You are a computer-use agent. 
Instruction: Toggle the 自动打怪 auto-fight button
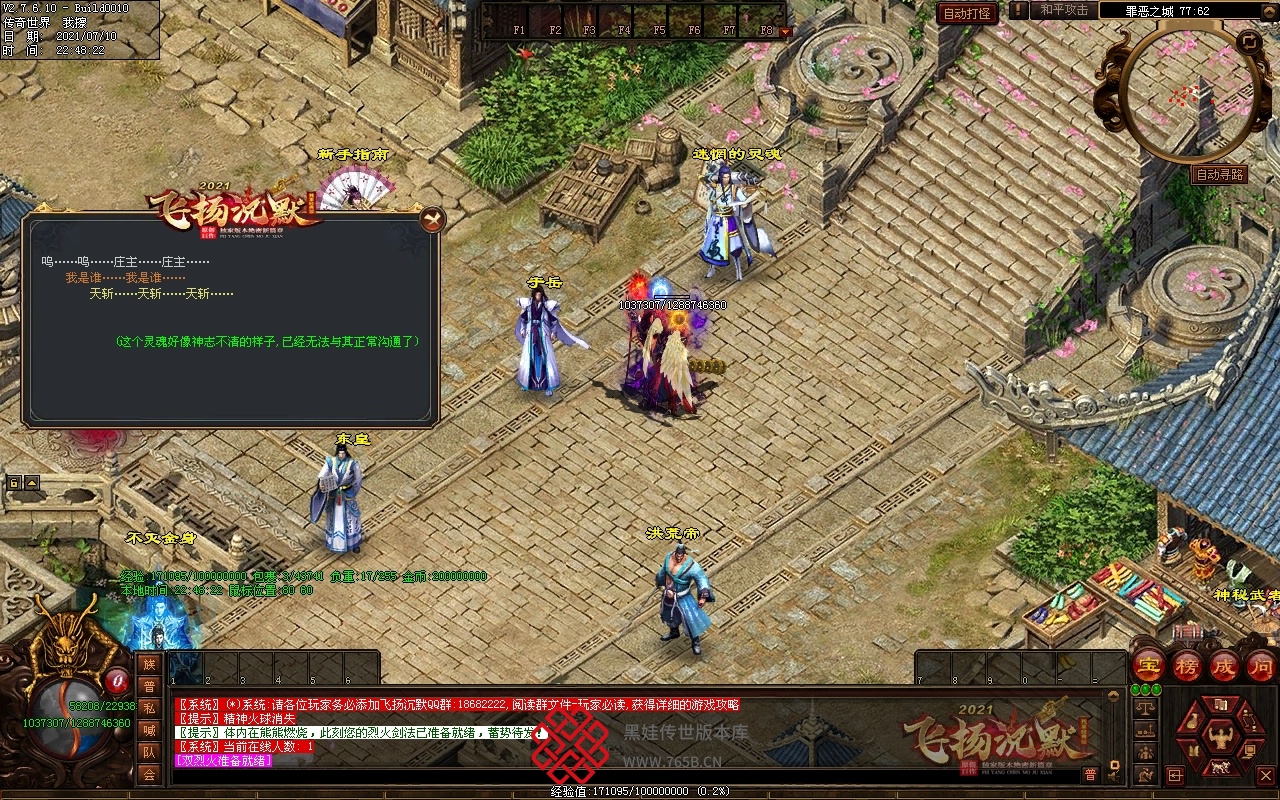pos(967,13)
